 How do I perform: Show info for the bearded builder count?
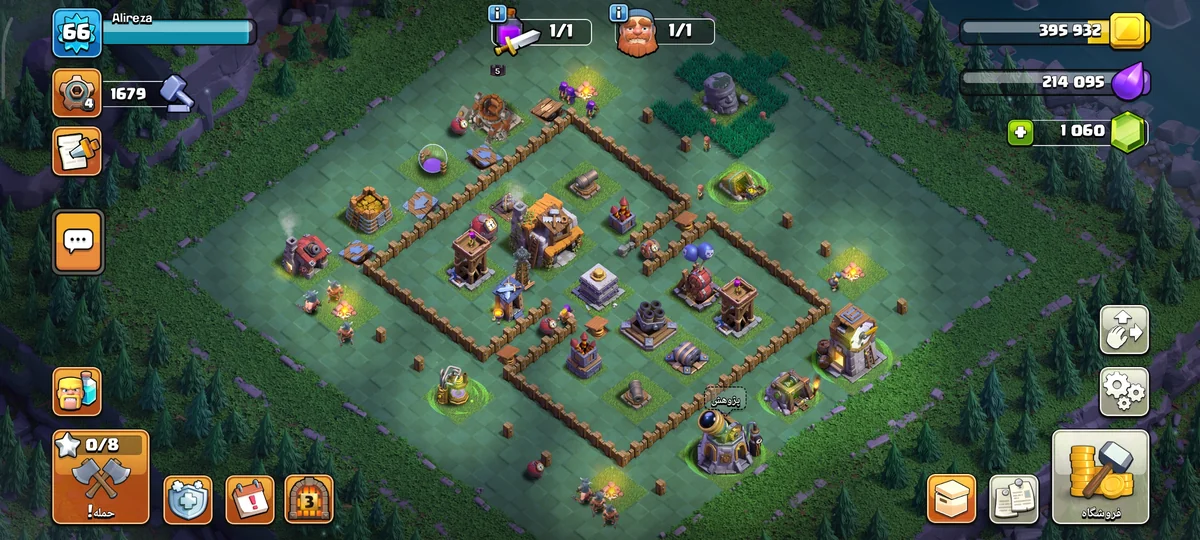coord(618,13)
